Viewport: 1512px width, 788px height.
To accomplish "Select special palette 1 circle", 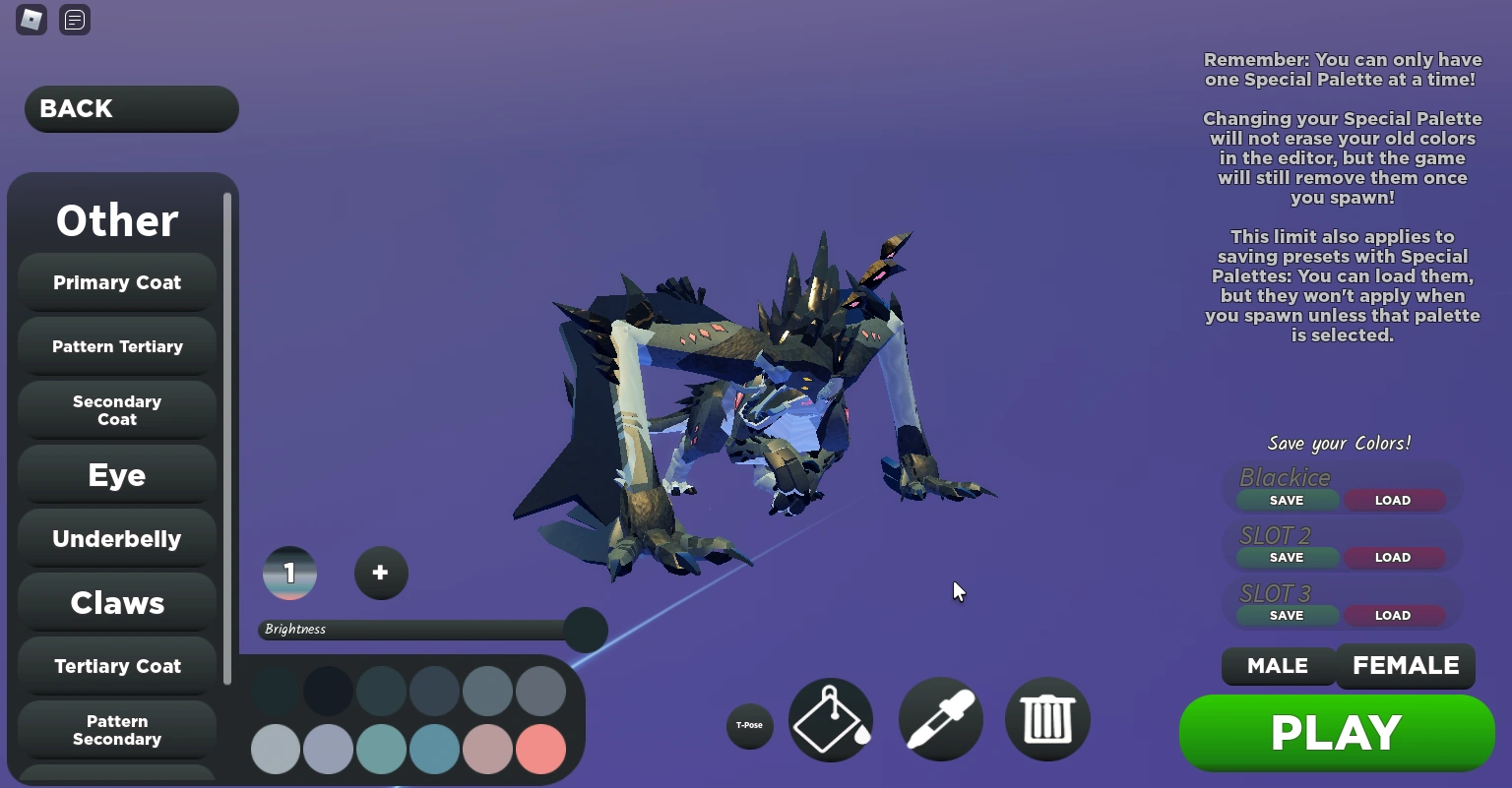I will (289, 573).
